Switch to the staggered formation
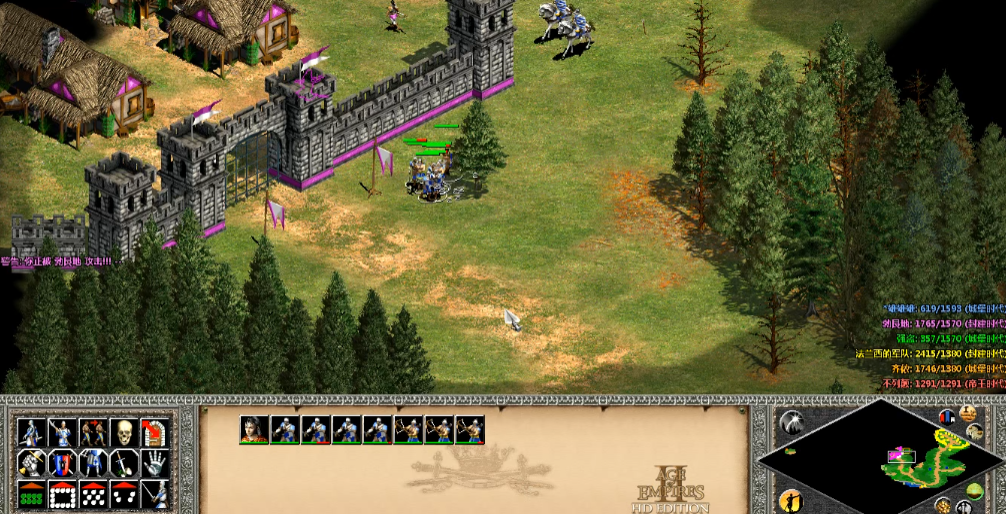The height and width of the screenshot is (514, 1006). (x=93, y=494)
